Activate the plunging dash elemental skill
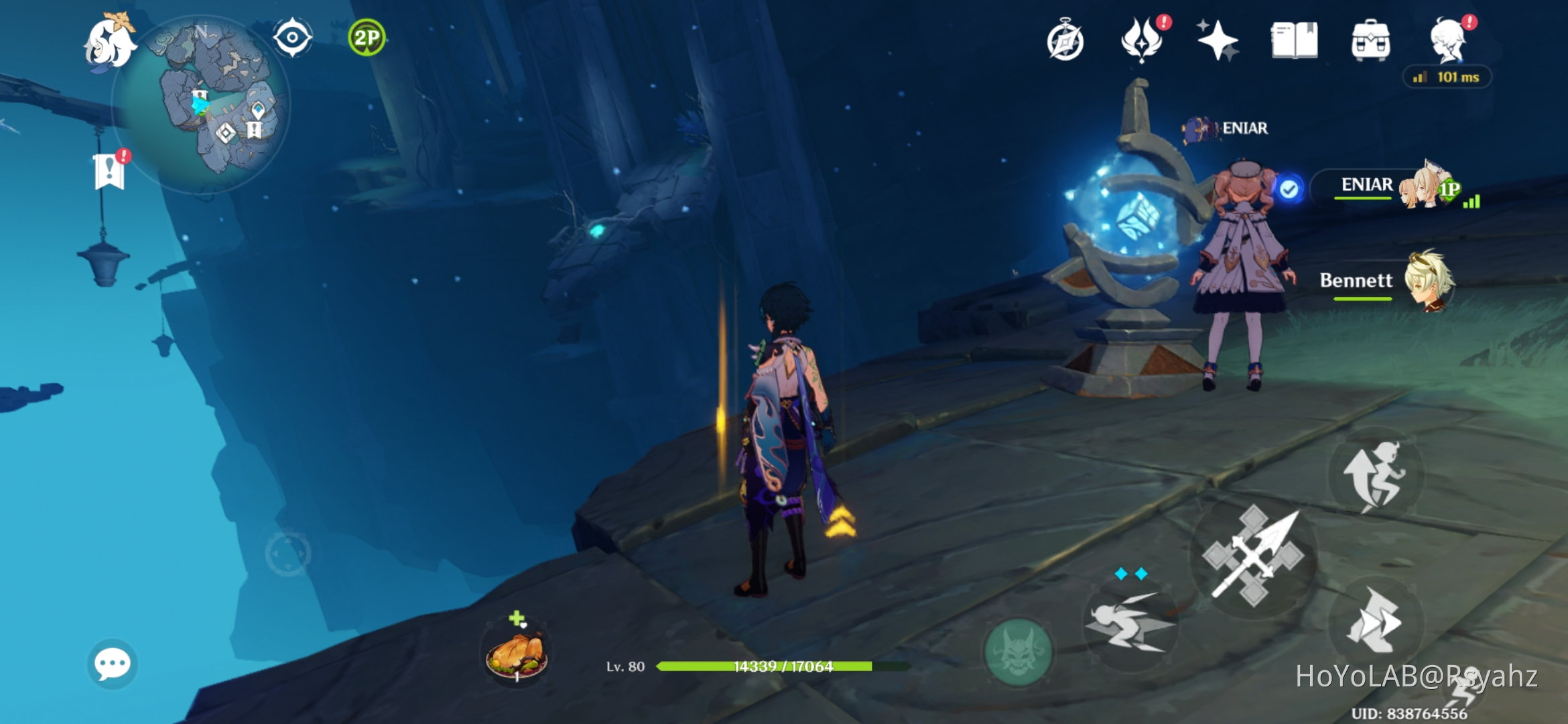 [x=1130, y=625]
